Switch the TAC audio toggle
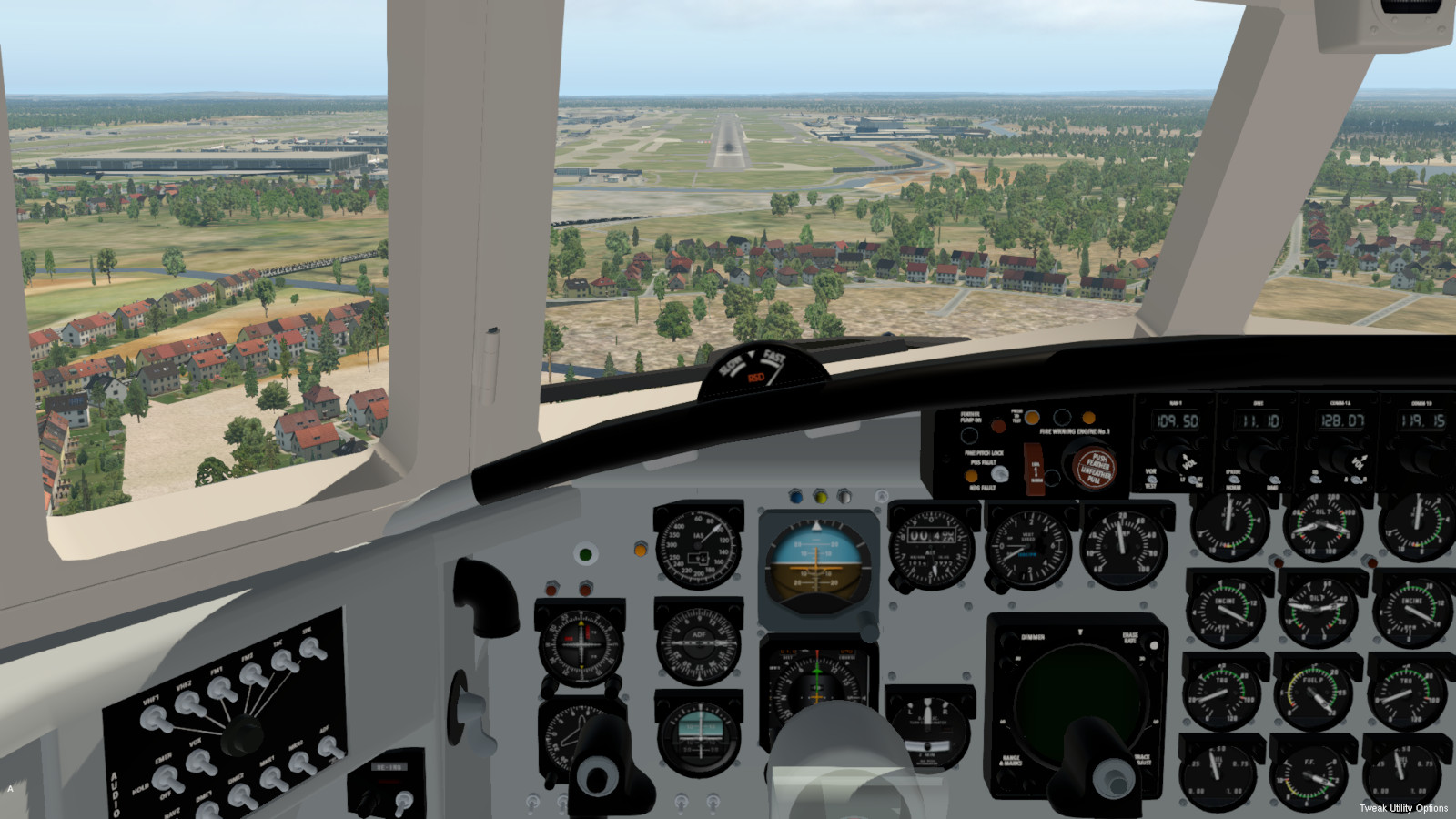 [x=285, y=662]
